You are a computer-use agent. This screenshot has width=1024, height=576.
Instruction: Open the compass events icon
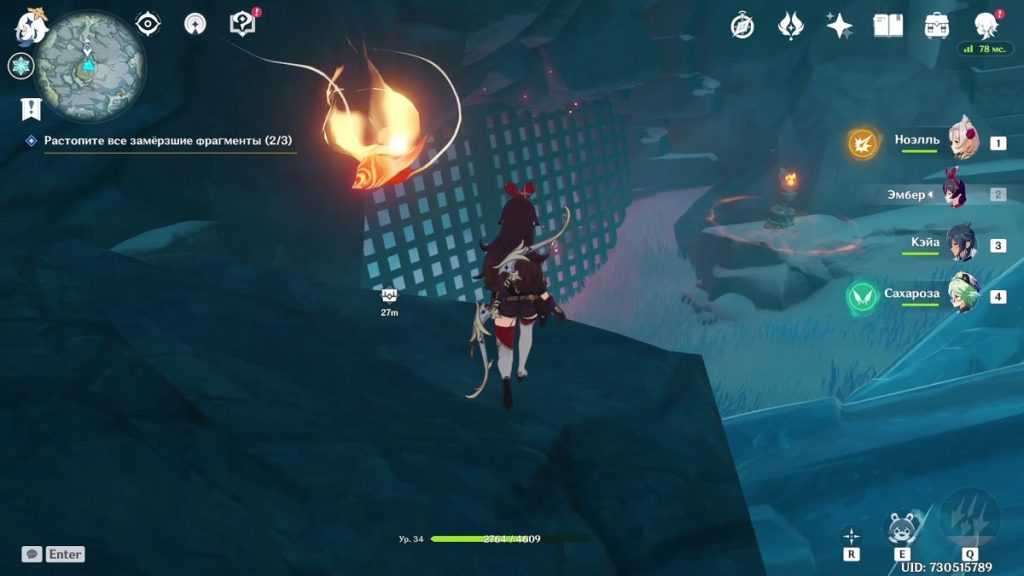(742, 26)
